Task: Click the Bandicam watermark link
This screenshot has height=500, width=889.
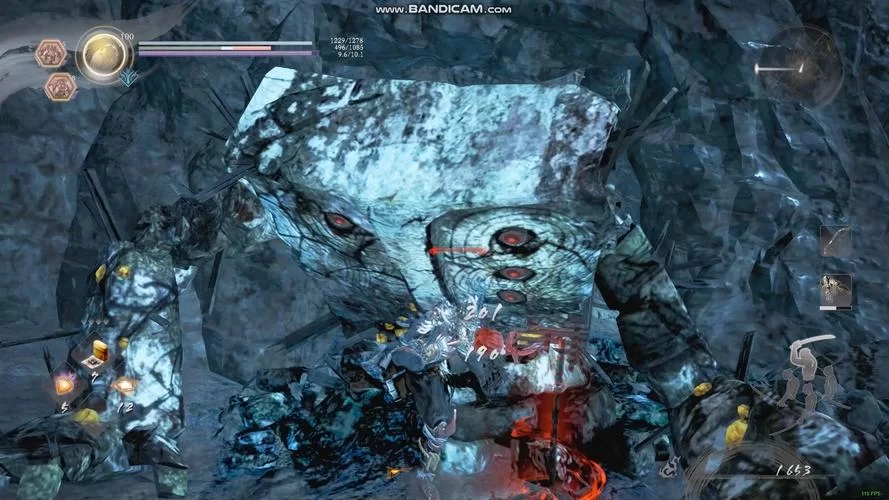Action: (443, 9)
